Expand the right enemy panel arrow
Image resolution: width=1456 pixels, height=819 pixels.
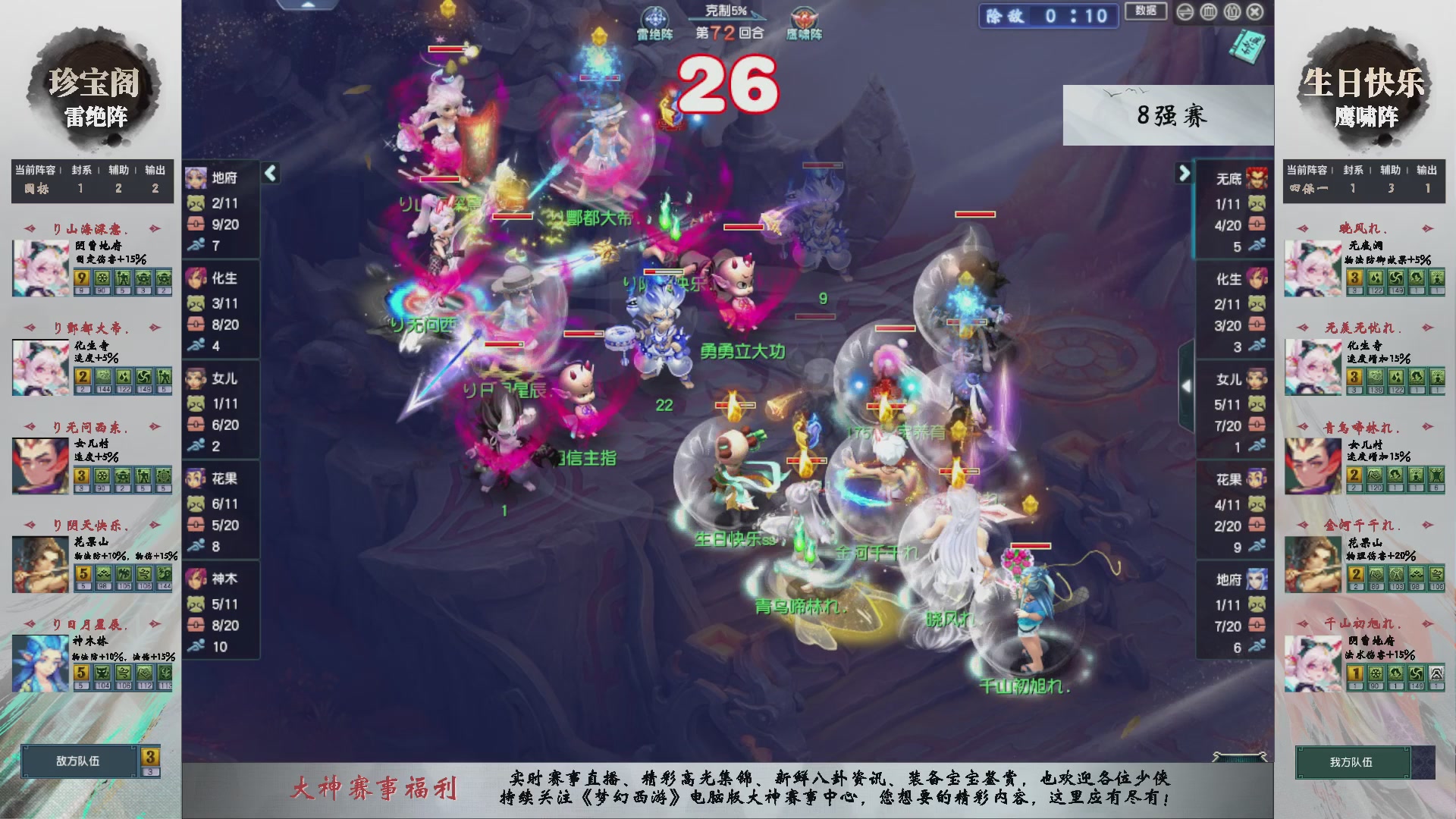(x=1185, y=173)
